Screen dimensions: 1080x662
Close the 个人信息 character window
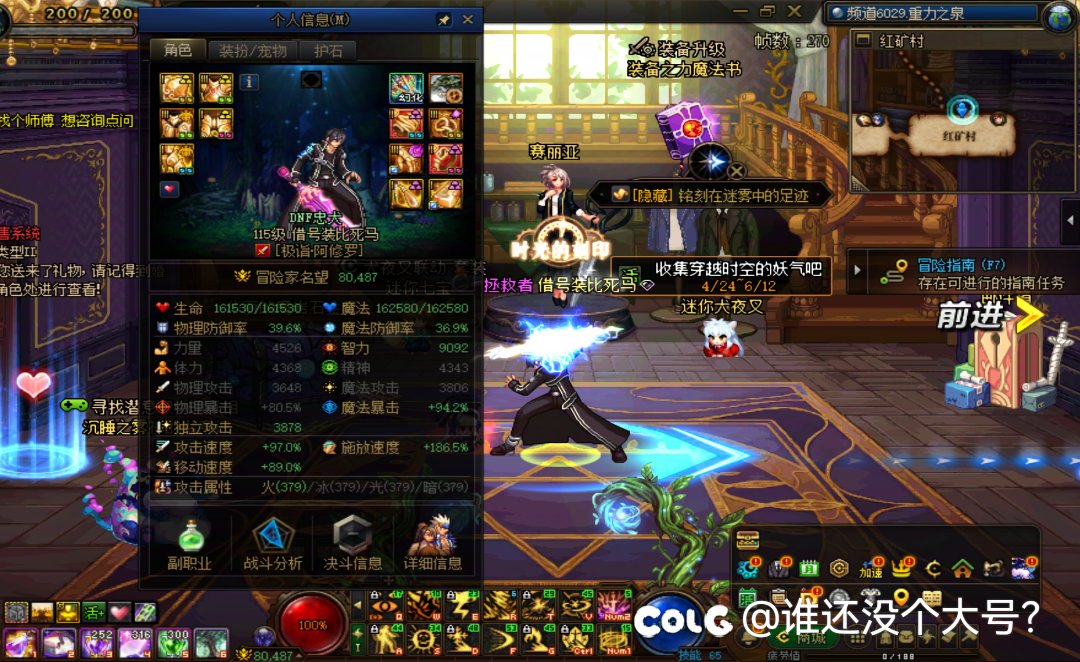pos(467,19)
